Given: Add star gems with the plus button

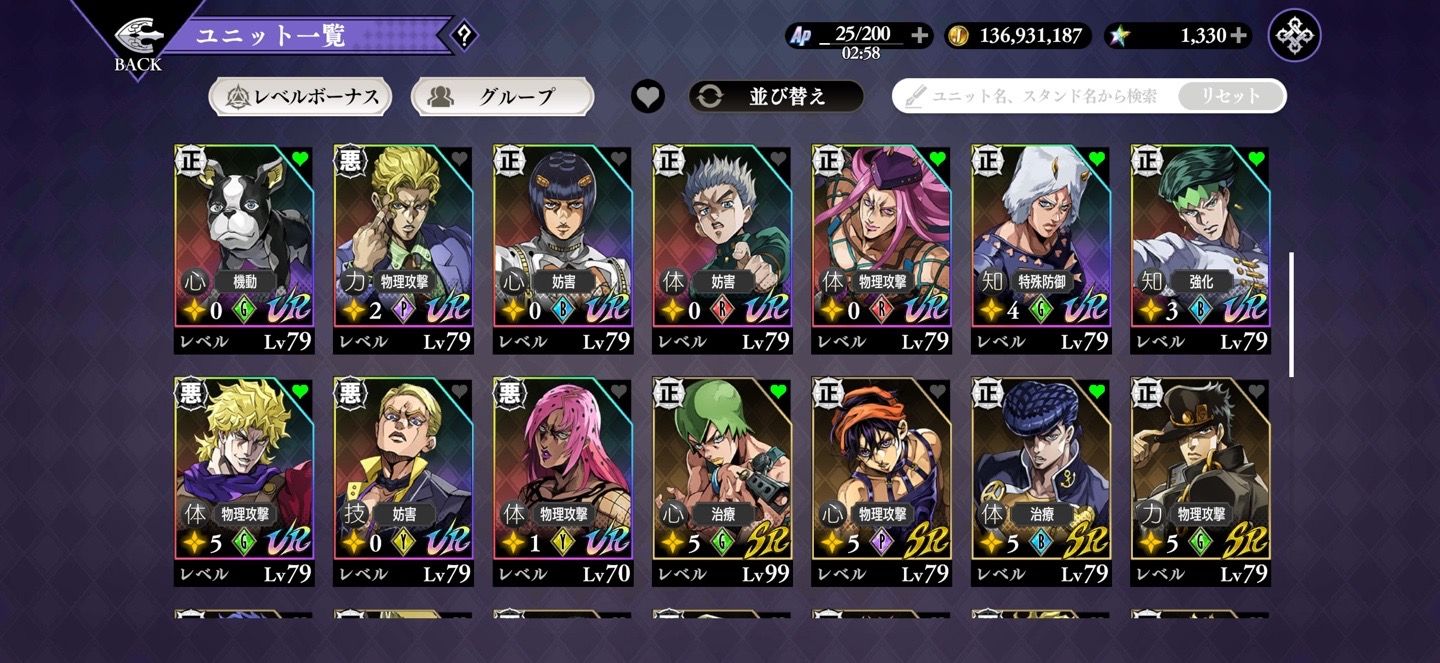Looking at the screenshot, I should click(1239, 36).
